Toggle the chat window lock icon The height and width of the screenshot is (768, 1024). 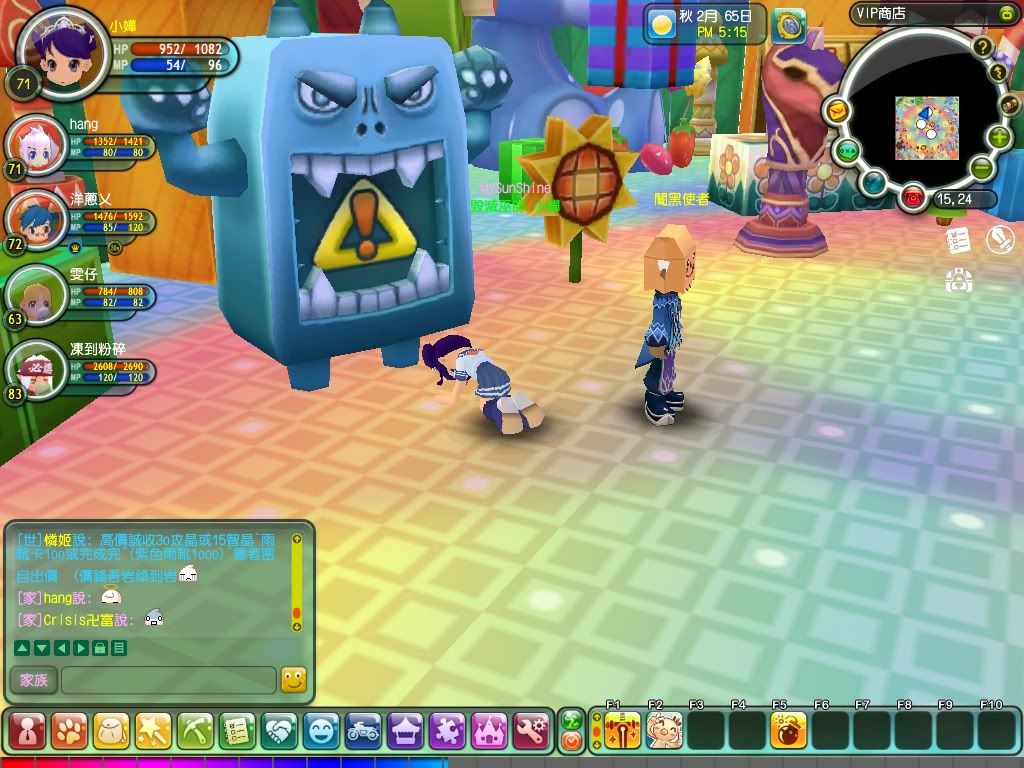pyautogui.click(x=100, y=648)
